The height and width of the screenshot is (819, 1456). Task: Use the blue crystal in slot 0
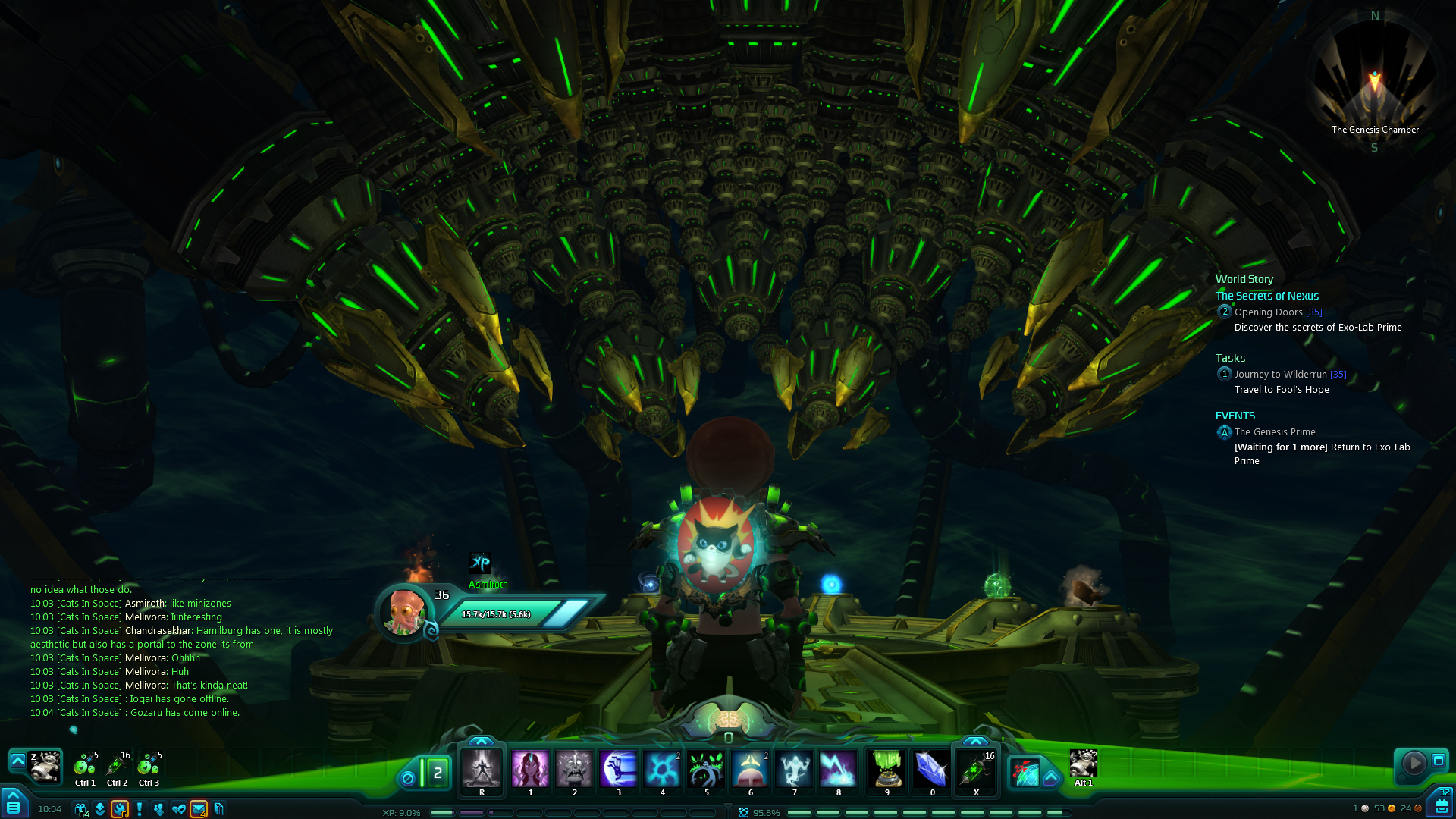click(x=932, y=769)
